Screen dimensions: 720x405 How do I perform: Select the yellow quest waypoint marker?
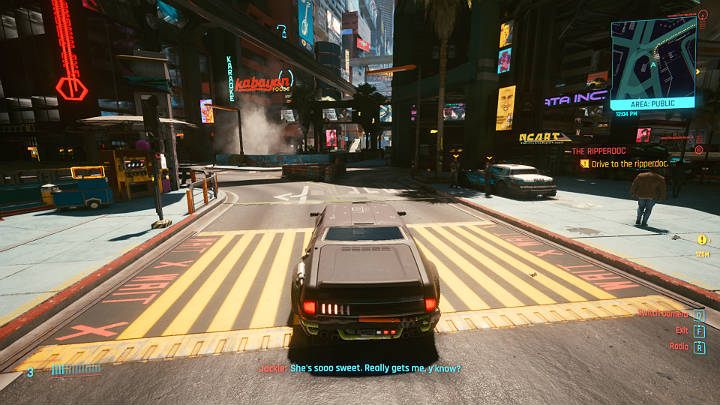pos(702,240)
